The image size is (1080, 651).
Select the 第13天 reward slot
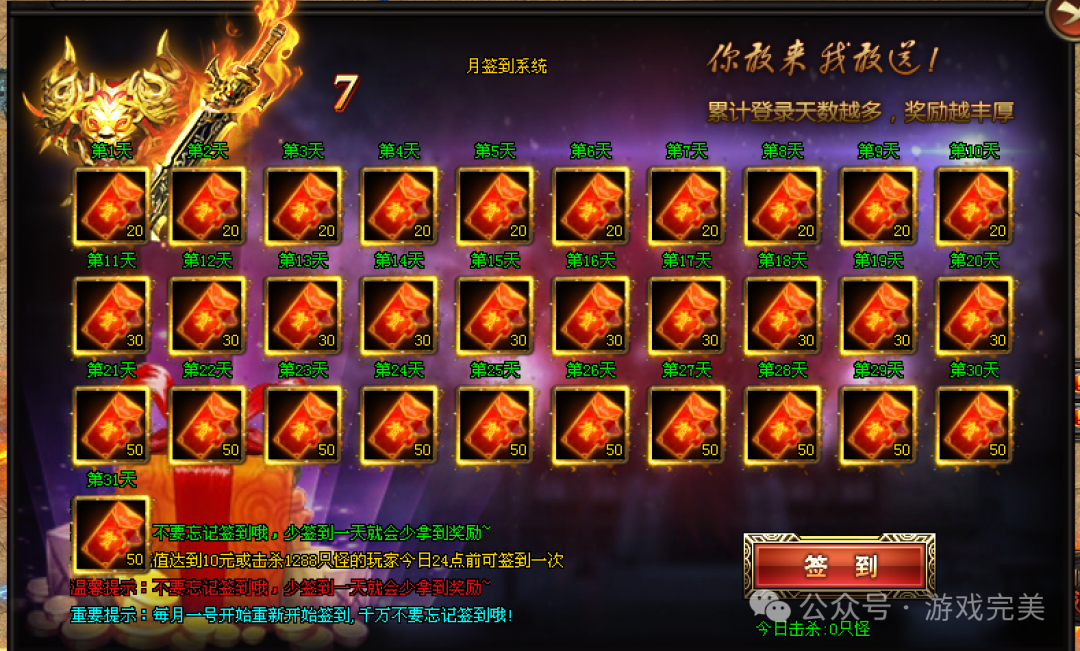pyautogui.click(x=303, y=315)
